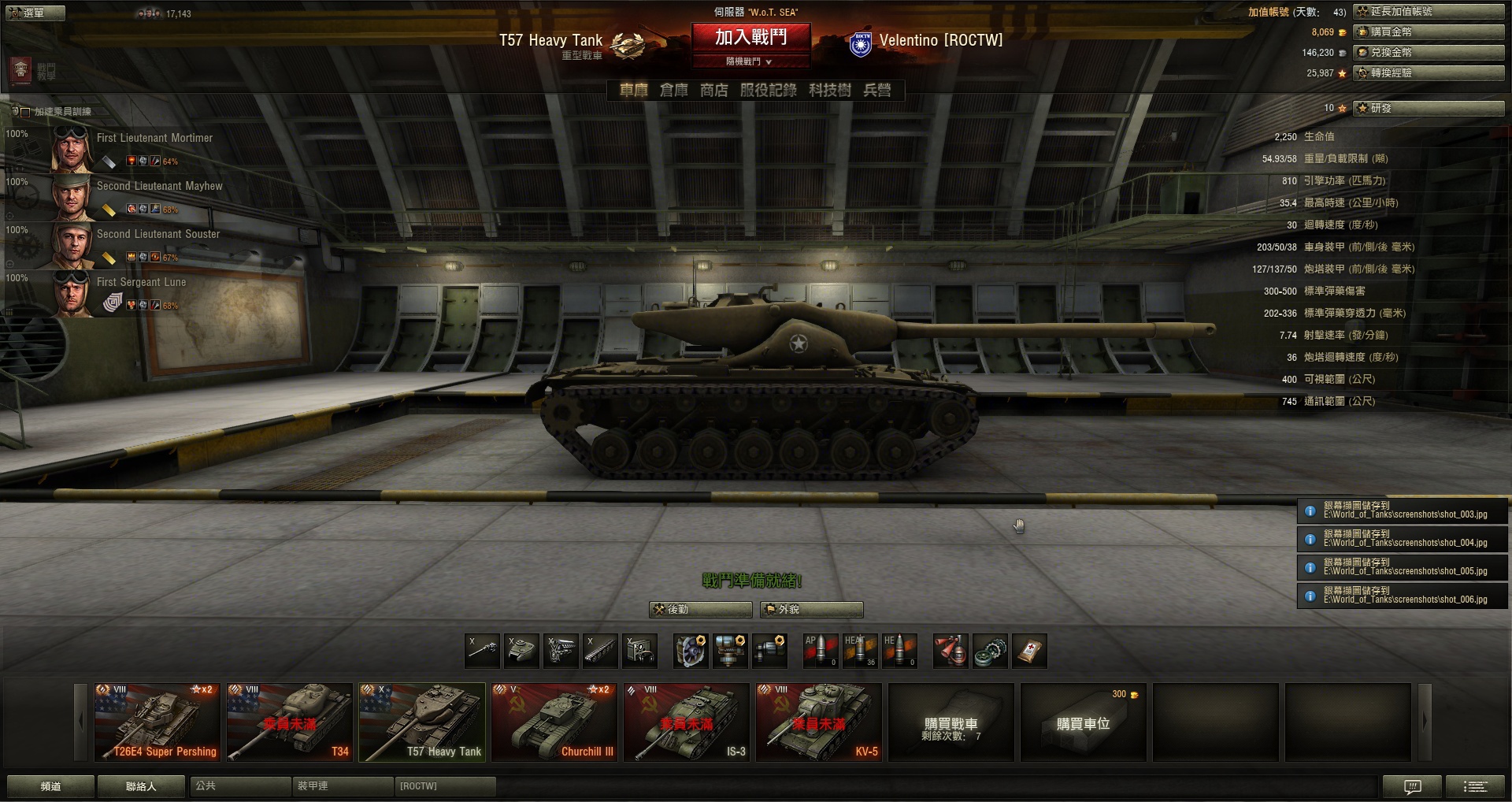Click the 研發 research button
Image resolution: width=1512 pixels, height=802 pixels.
(1428, 108)
